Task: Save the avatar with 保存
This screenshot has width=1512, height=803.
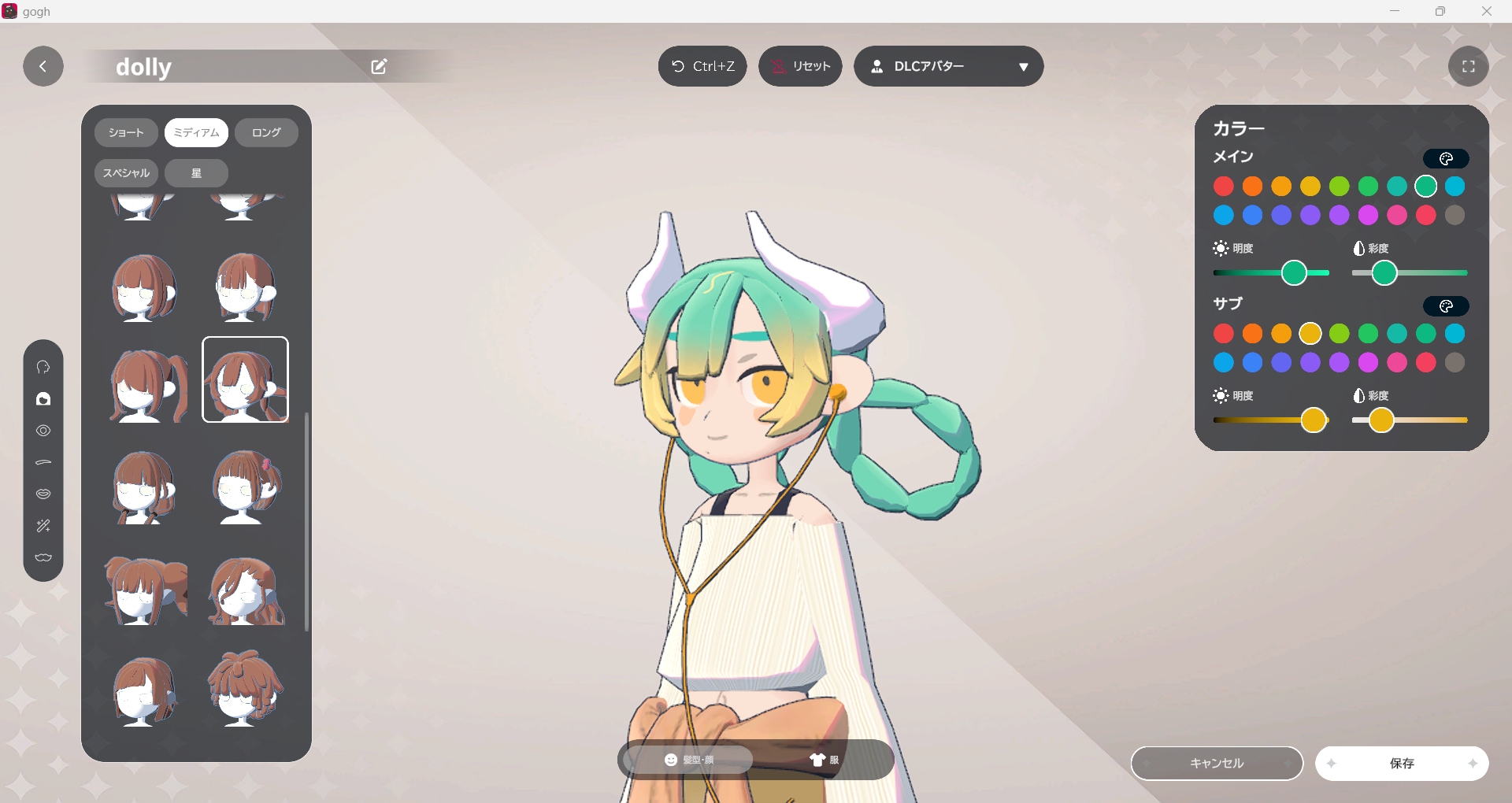Action: [1402, 764]
